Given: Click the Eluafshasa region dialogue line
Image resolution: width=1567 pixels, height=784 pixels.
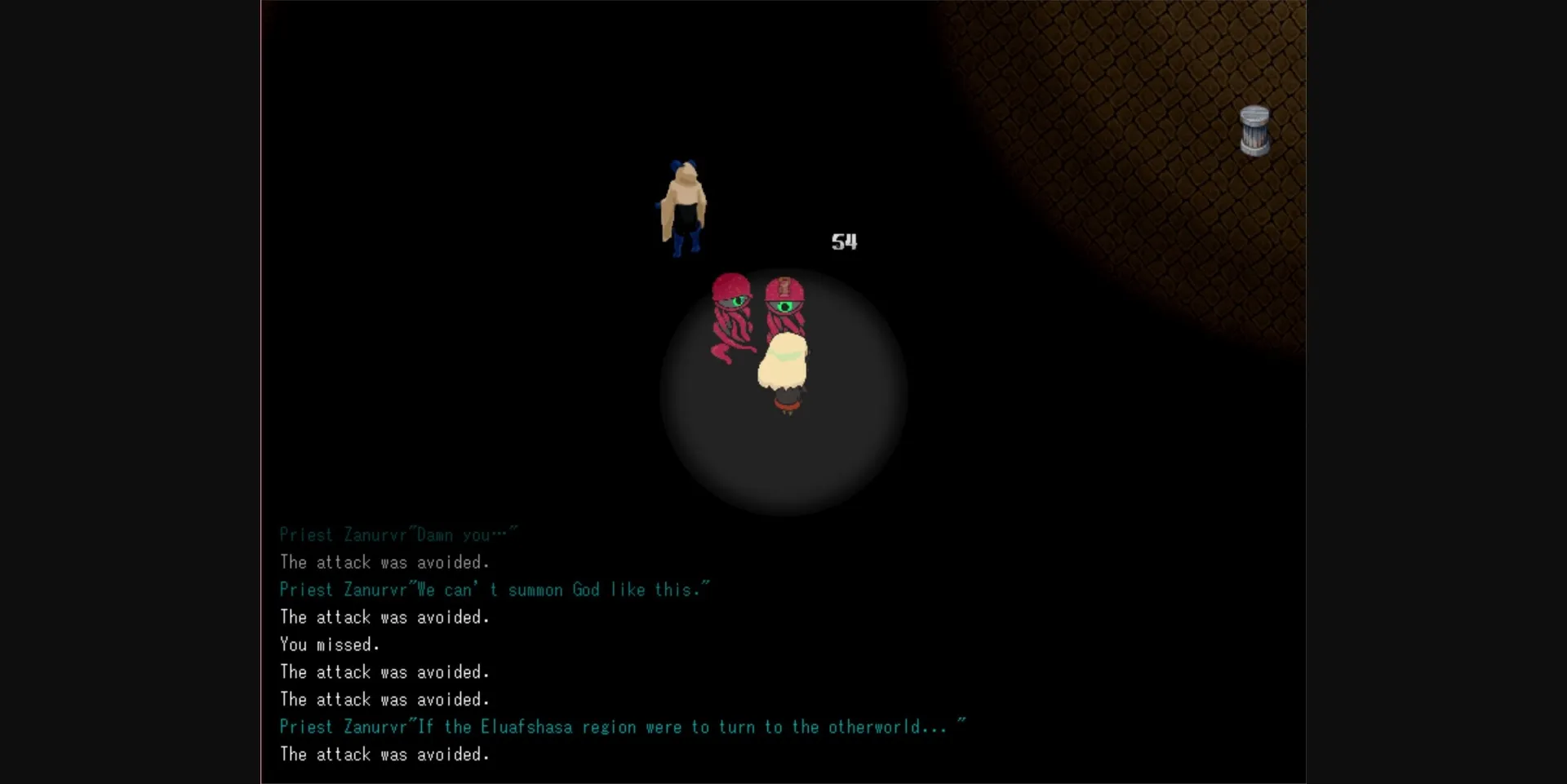Looking at the screenshot, I should [622, 726].
